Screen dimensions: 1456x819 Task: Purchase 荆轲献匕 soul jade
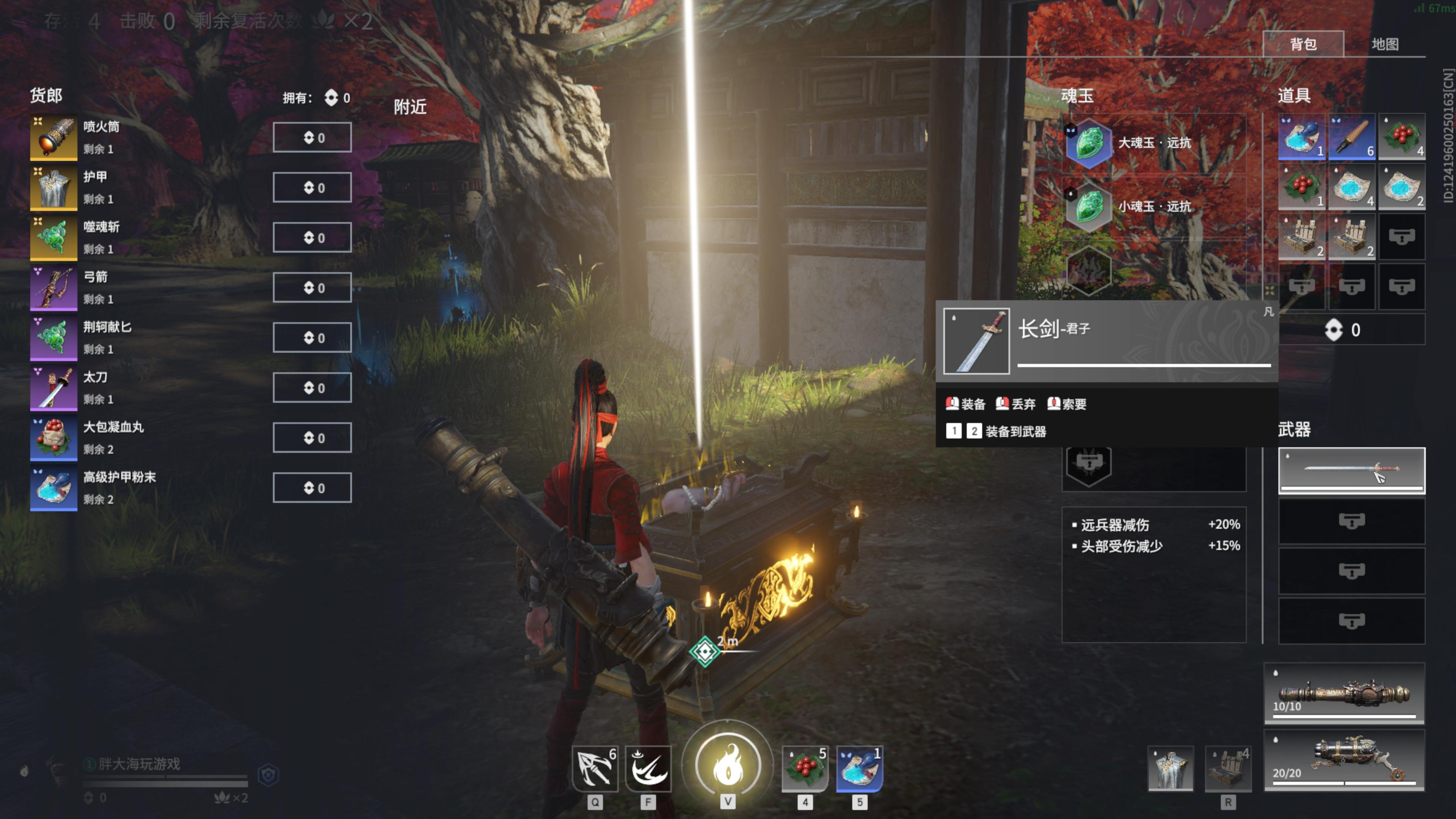click(312, 337)
